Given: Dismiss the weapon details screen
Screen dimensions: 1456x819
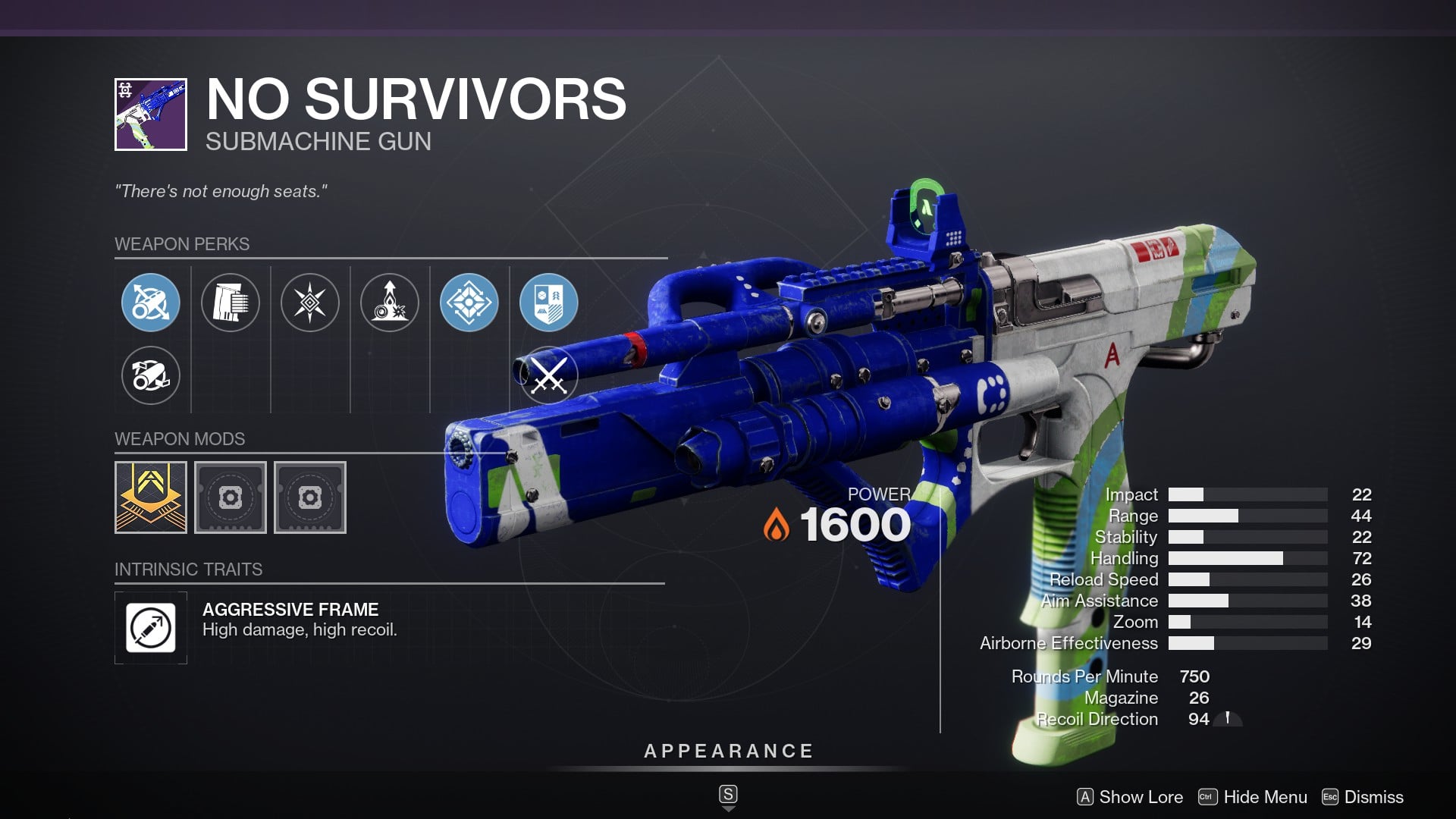Looking at the screenshot, I should point(1363,797).
